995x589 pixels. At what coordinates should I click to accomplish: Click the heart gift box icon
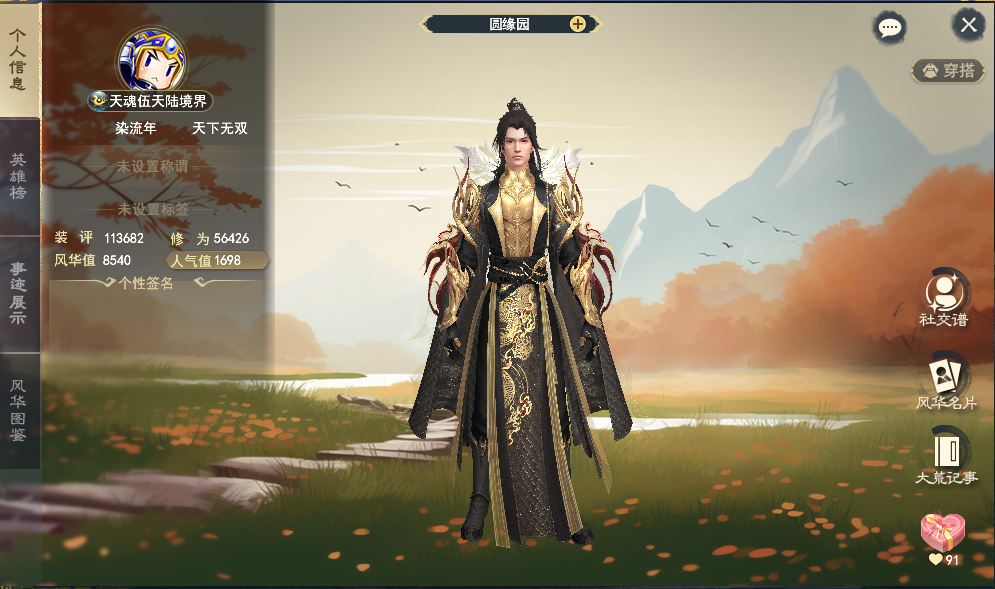[x=942, y=534]
